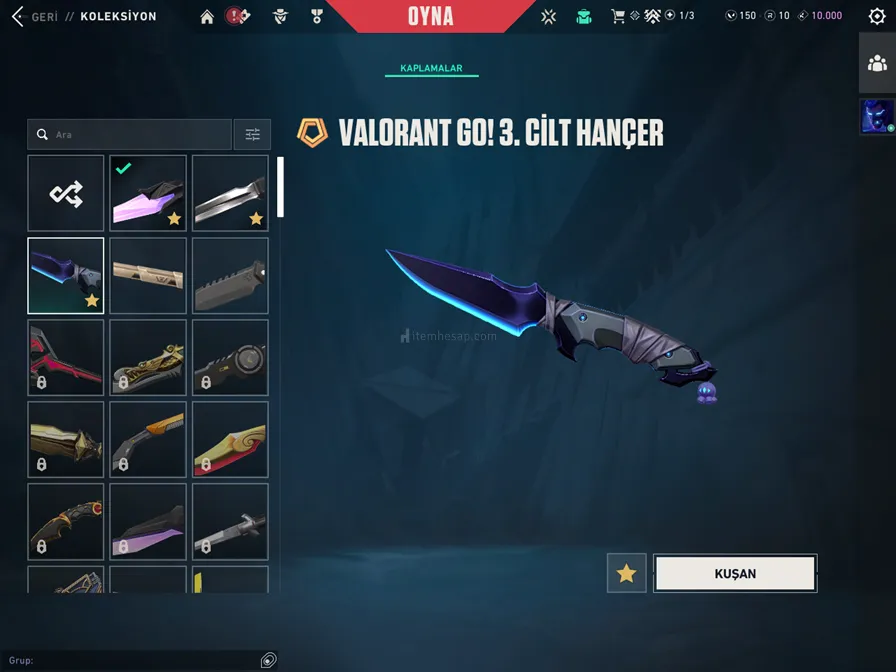The width and height of the screenshot is (896, 672).
Task: Go back with the Geri arrow
Action: pyautogui.click(x=18, y=16)
